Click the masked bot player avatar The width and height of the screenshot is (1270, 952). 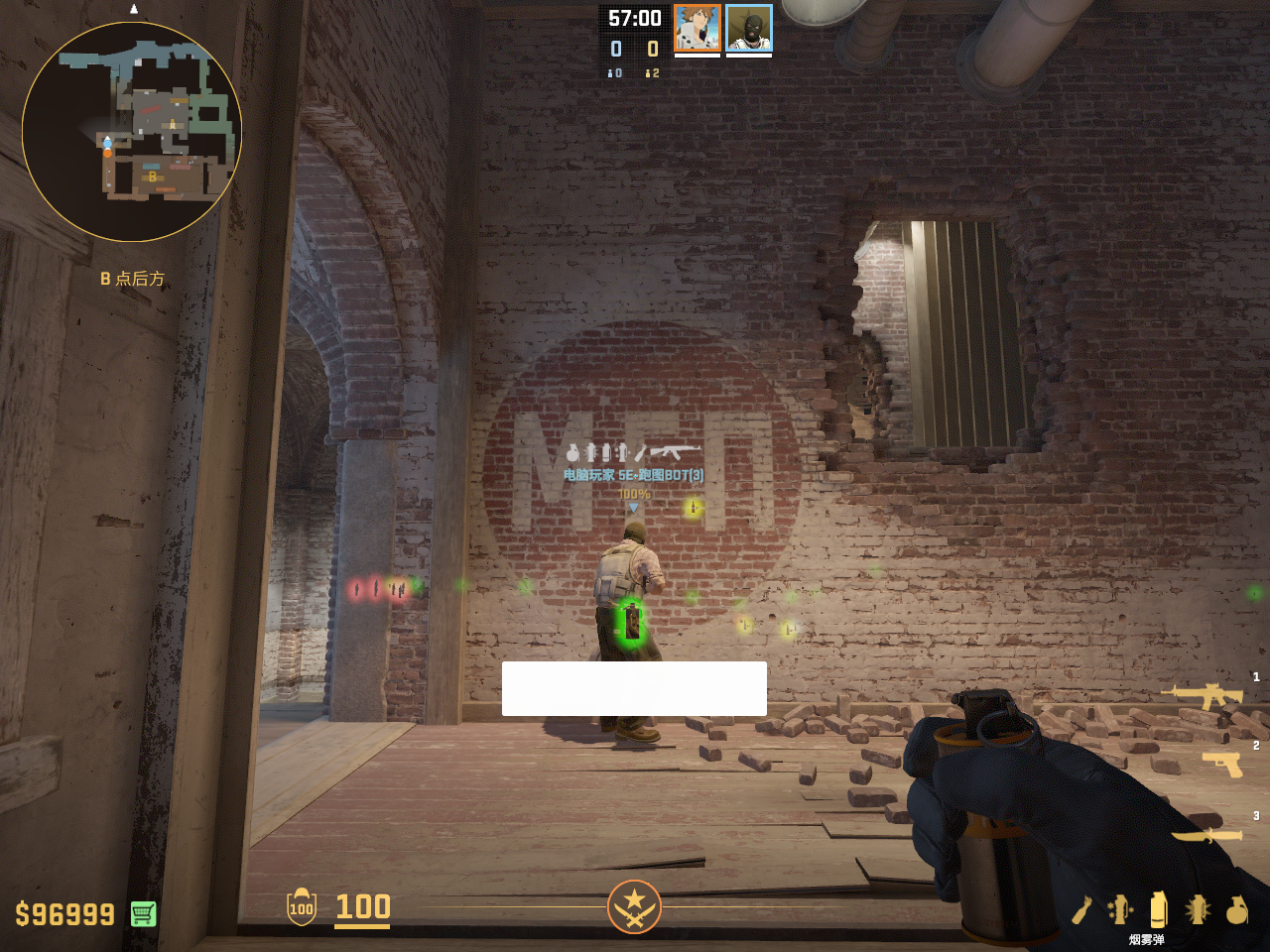coord(749,28)
